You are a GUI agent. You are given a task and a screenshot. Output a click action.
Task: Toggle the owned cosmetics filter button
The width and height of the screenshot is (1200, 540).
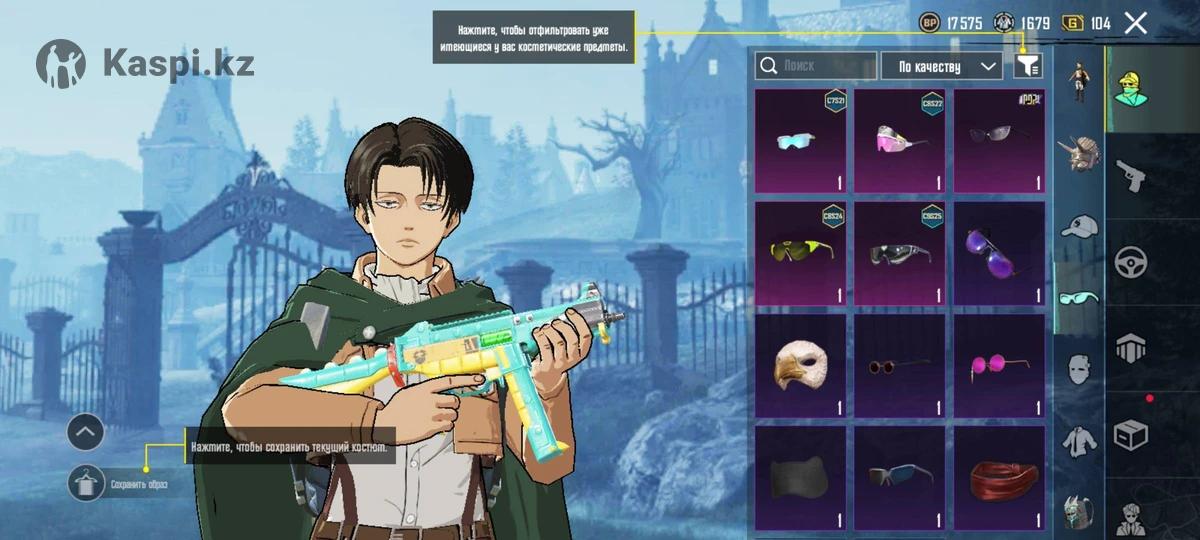pos(1027,66)
